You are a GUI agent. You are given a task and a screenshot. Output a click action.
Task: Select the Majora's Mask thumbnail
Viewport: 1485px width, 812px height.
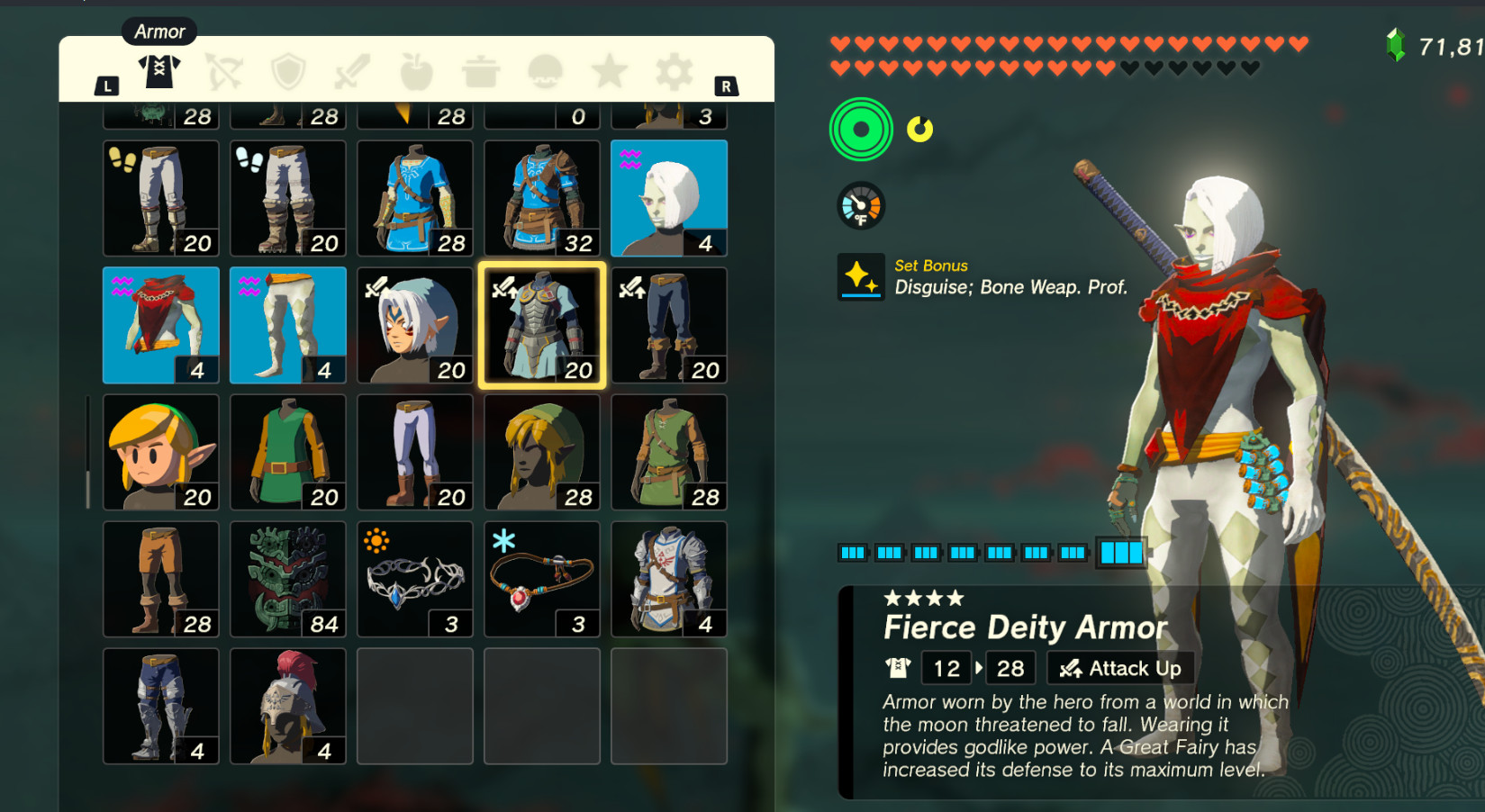(287, 579)
